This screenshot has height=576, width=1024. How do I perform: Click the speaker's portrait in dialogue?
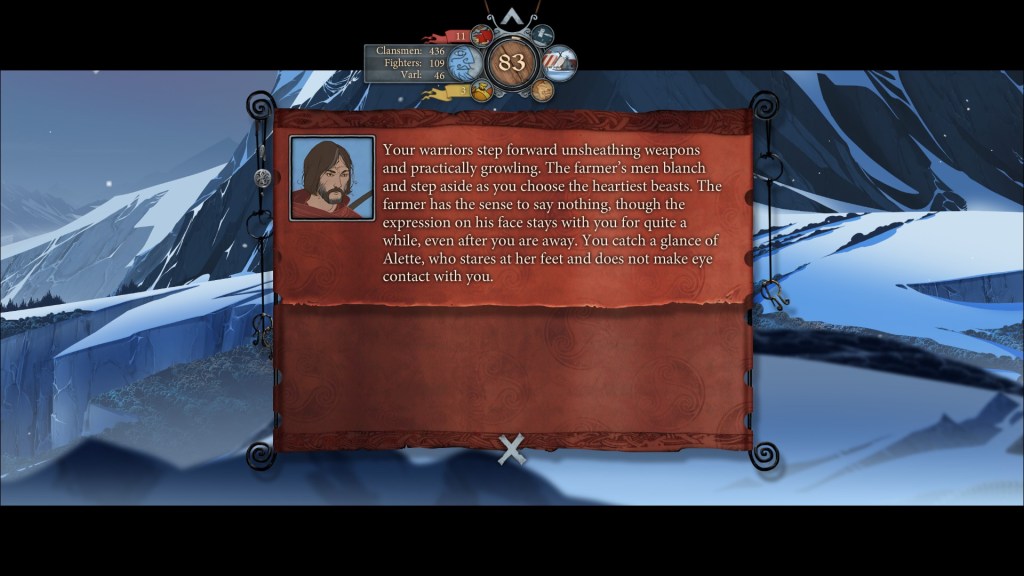332,178
